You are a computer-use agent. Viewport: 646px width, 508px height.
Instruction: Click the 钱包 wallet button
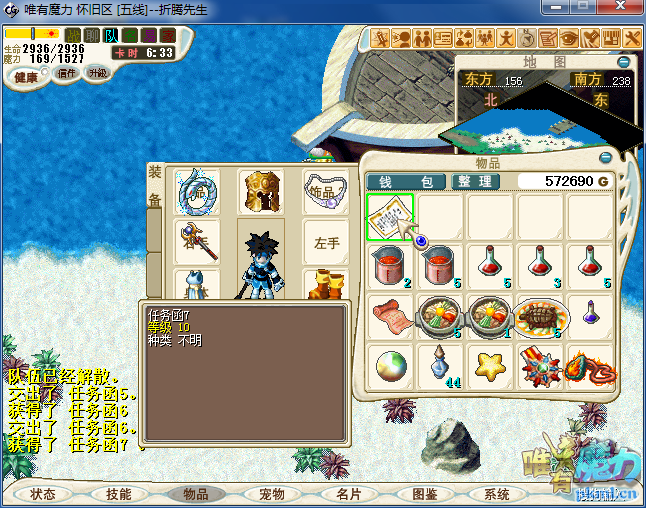[x=406, y=182]
